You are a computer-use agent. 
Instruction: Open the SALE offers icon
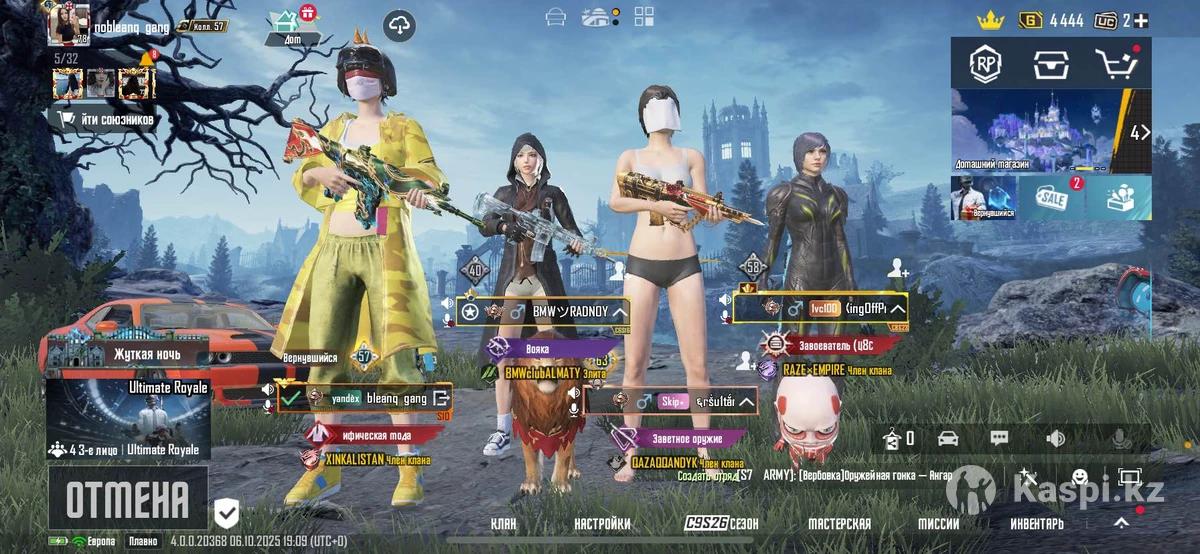pyautogui.click(x=1051, y=198)
